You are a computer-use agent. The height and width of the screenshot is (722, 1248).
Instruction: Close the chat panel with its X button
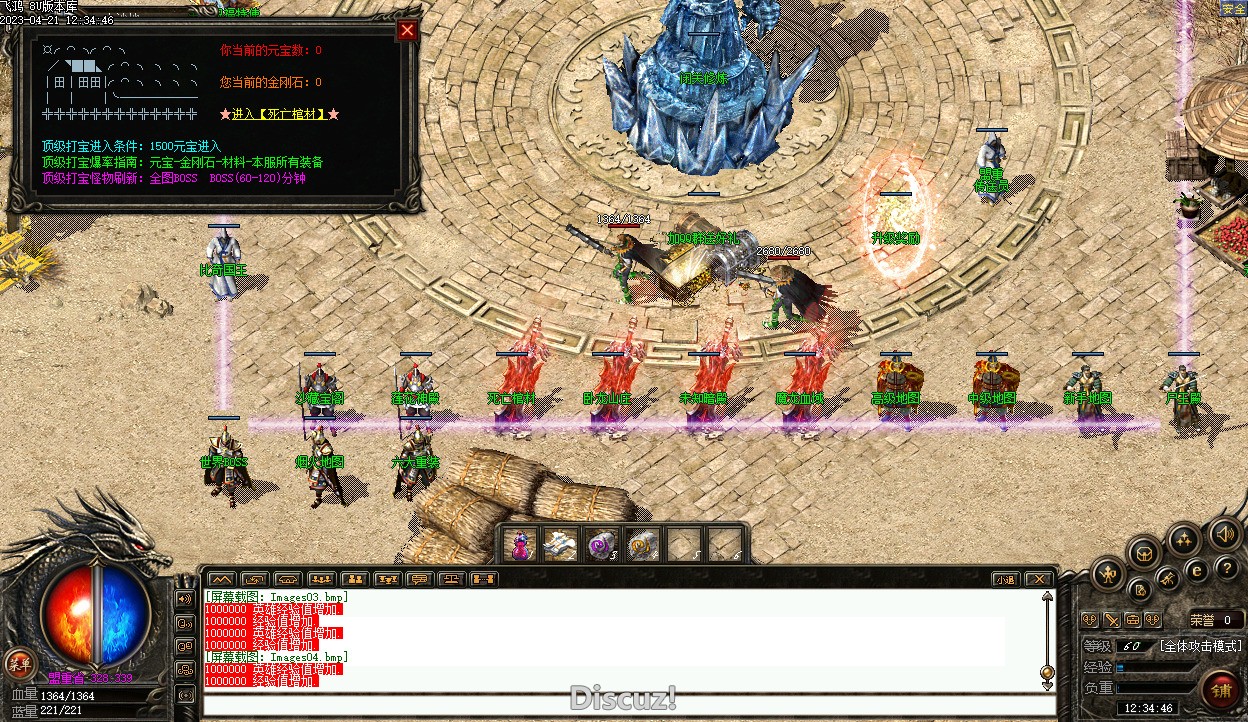pyautogui.click(x=1039, y=579)
